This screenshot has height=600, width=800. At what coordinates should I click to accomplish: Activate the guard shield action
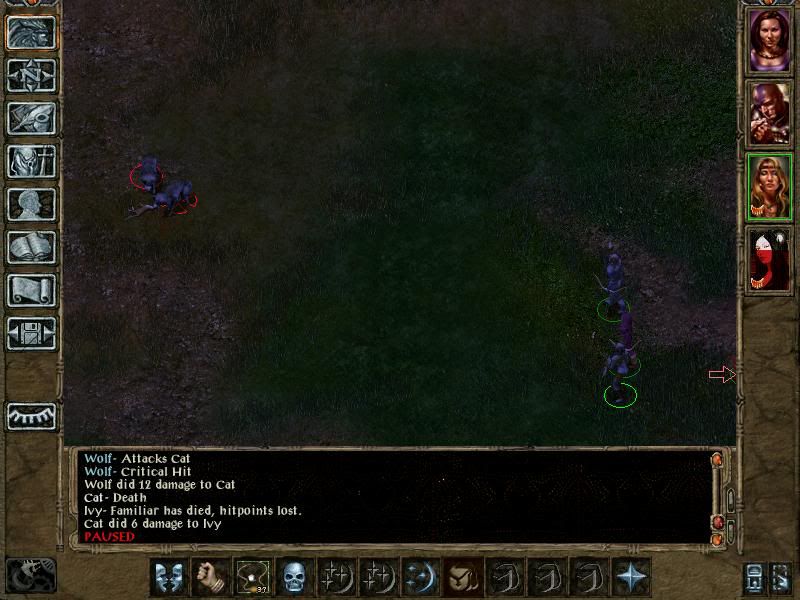[x=167, y=577]
